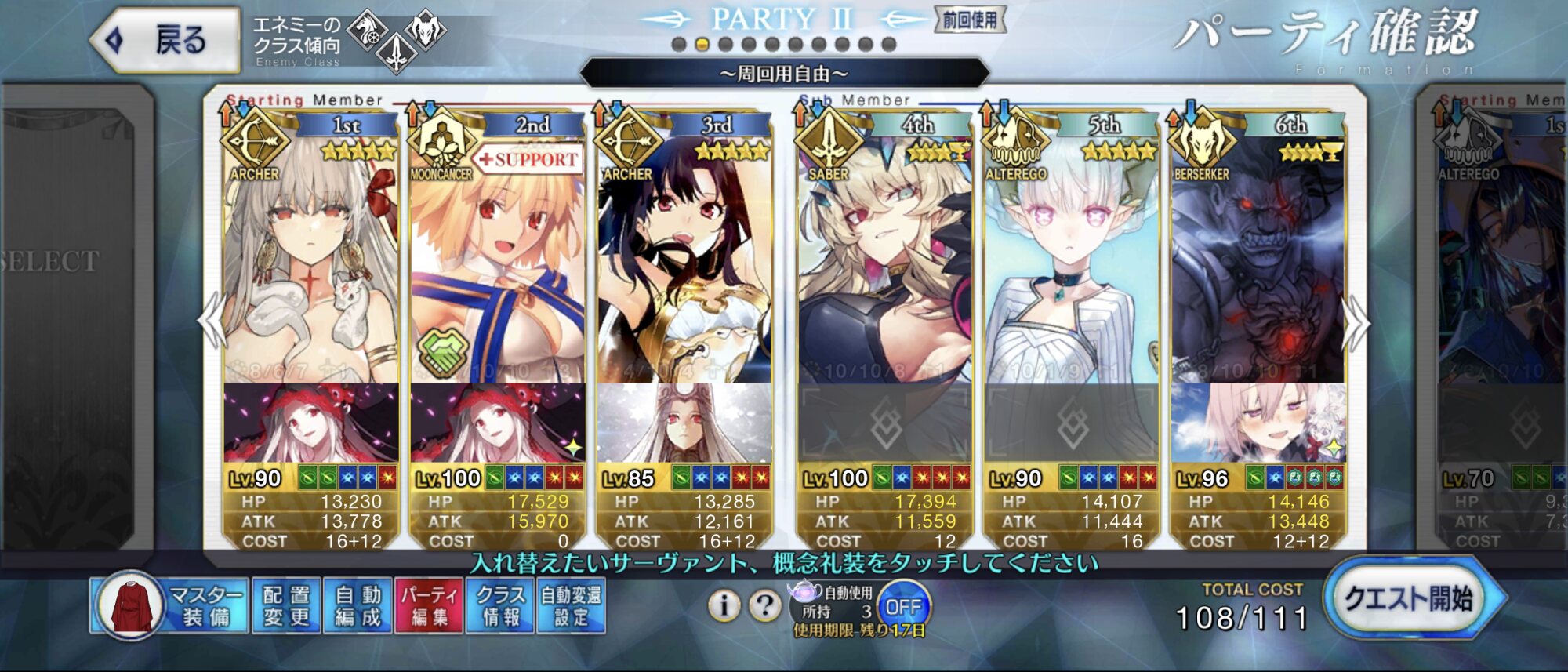1568x672 pixels.
Task: Tap the 前回使用 last-used tag
Action: [970, 20]
